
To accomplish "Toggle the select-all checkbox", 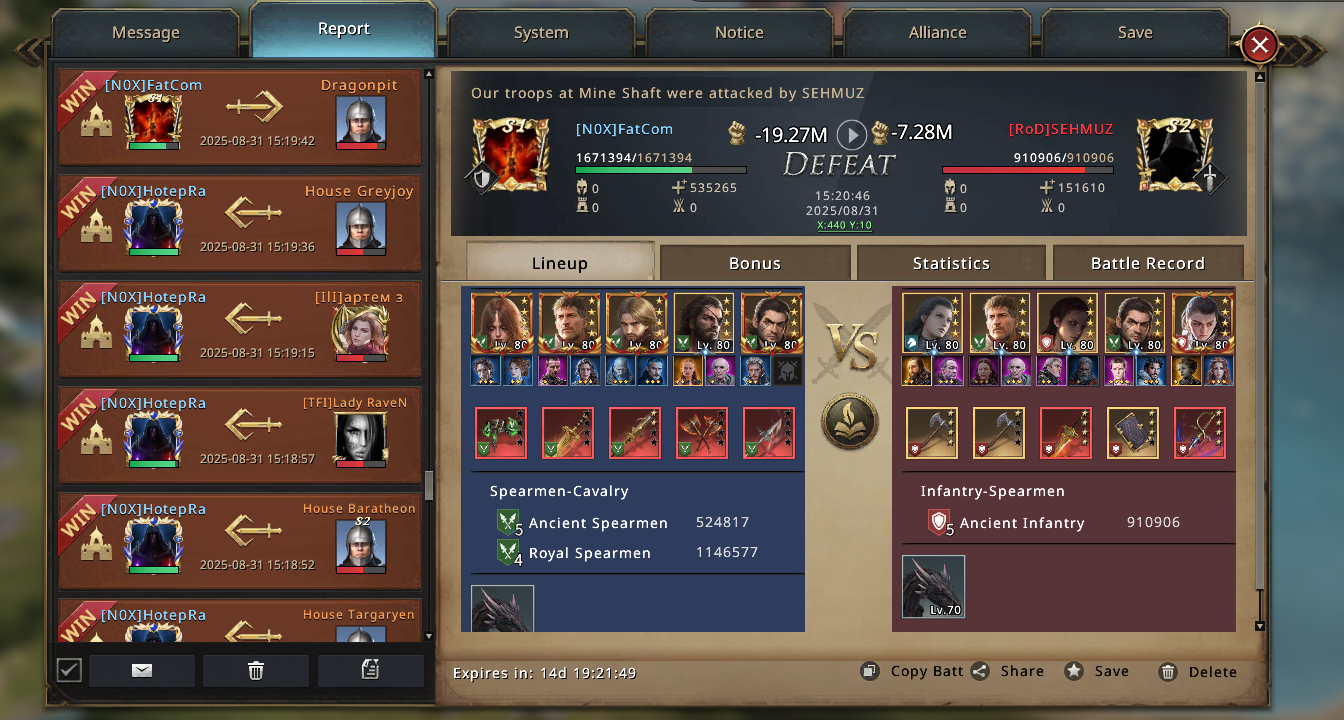I will point(69,670).
